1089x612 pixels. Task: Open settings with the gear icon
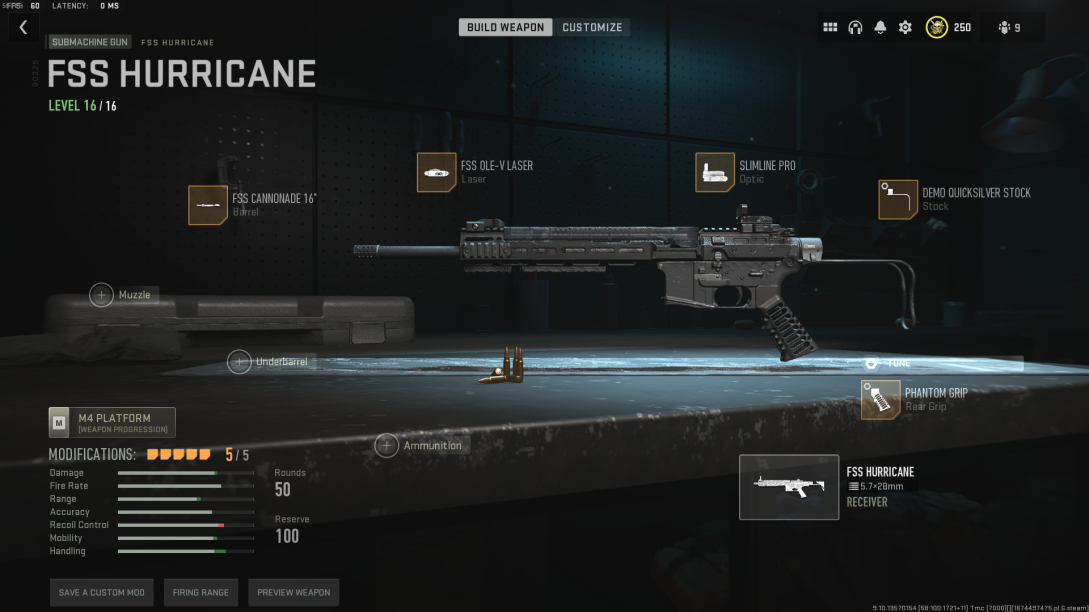tap(905, 28)
